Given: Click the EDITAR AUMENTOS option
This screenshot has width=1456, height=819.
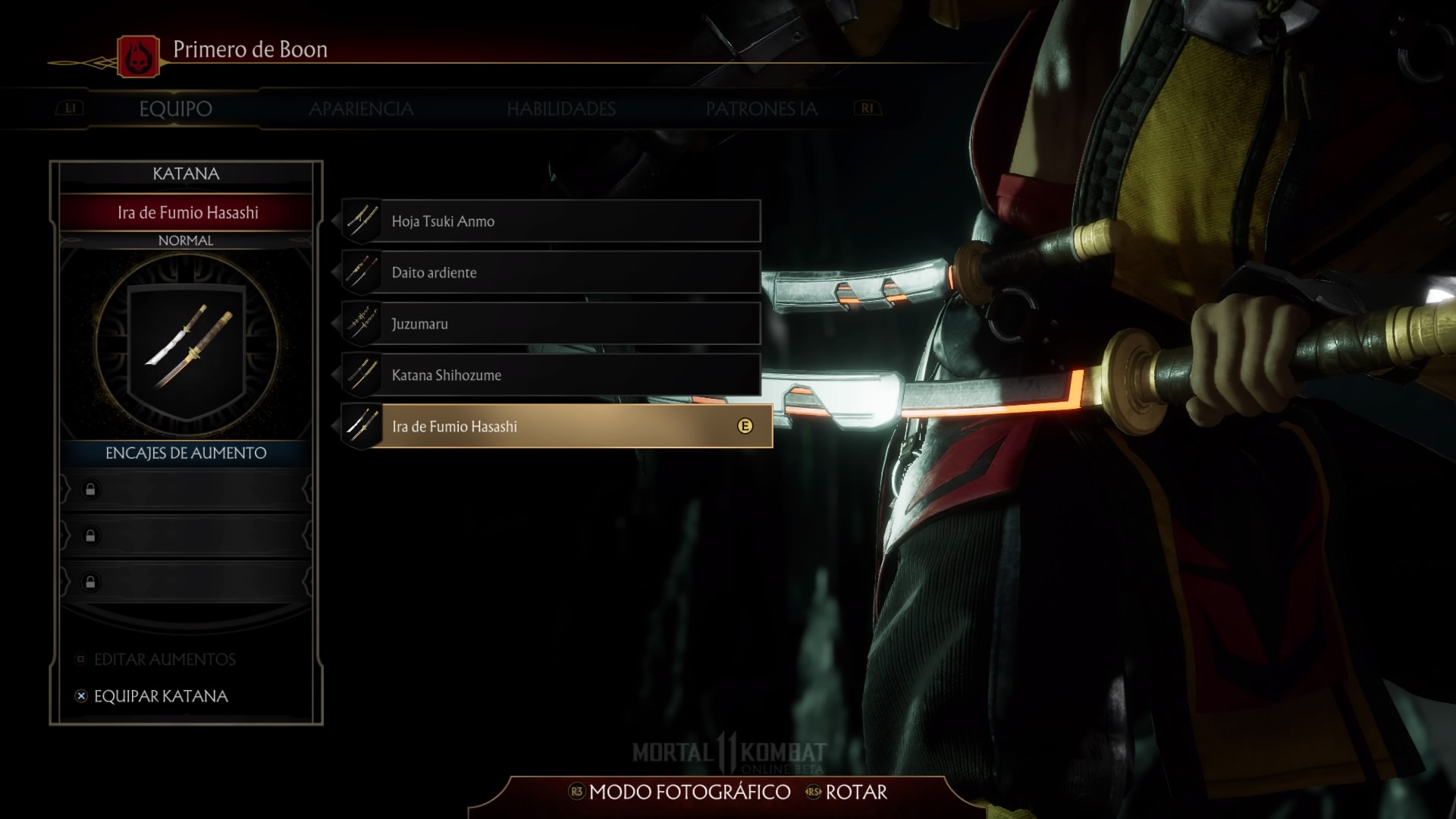Looking at the screenshot, I should 164,660.
